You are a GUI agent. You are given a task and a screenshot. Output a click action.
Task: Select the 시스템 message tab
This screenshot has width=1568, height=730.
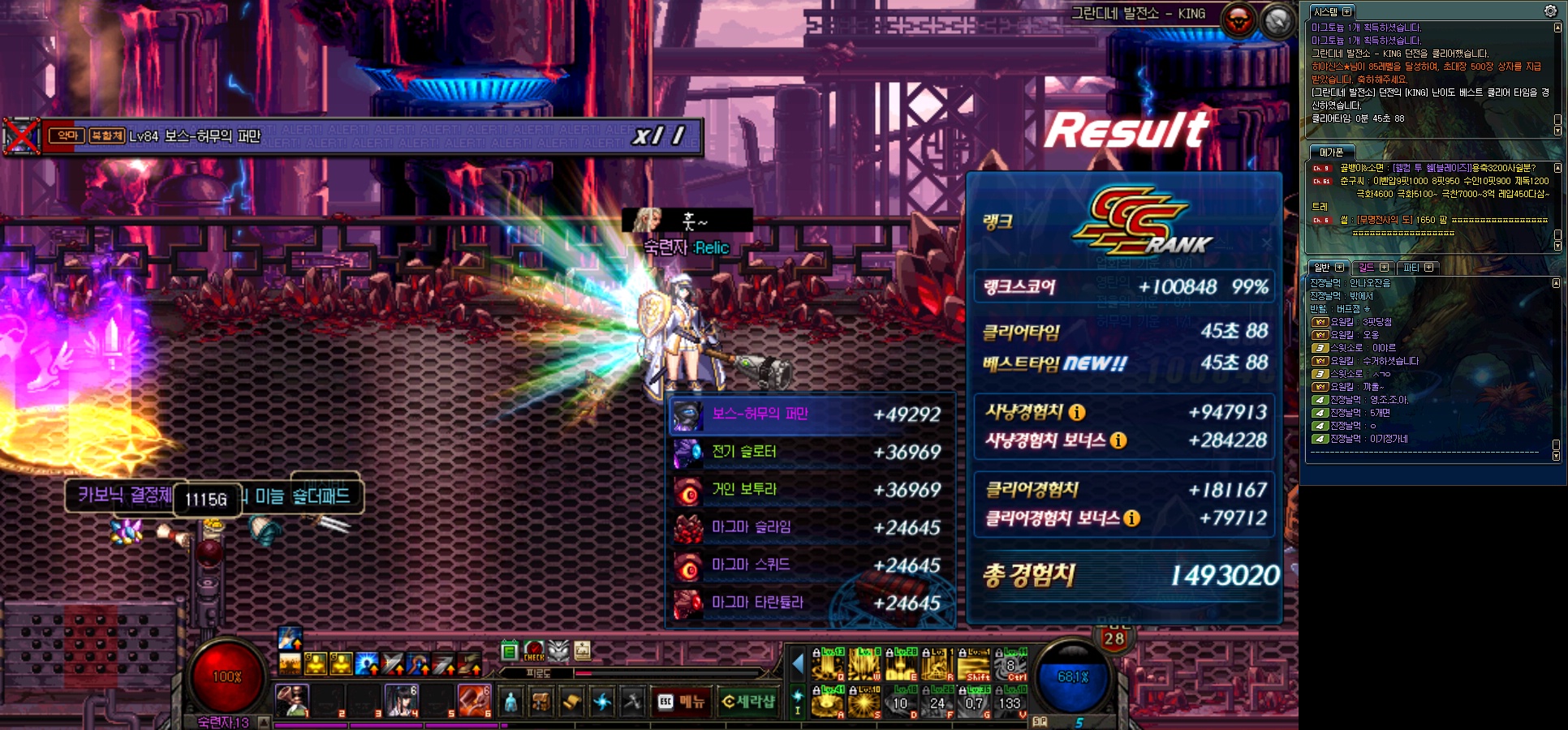pyautogui.click(x=1325, y=11)
